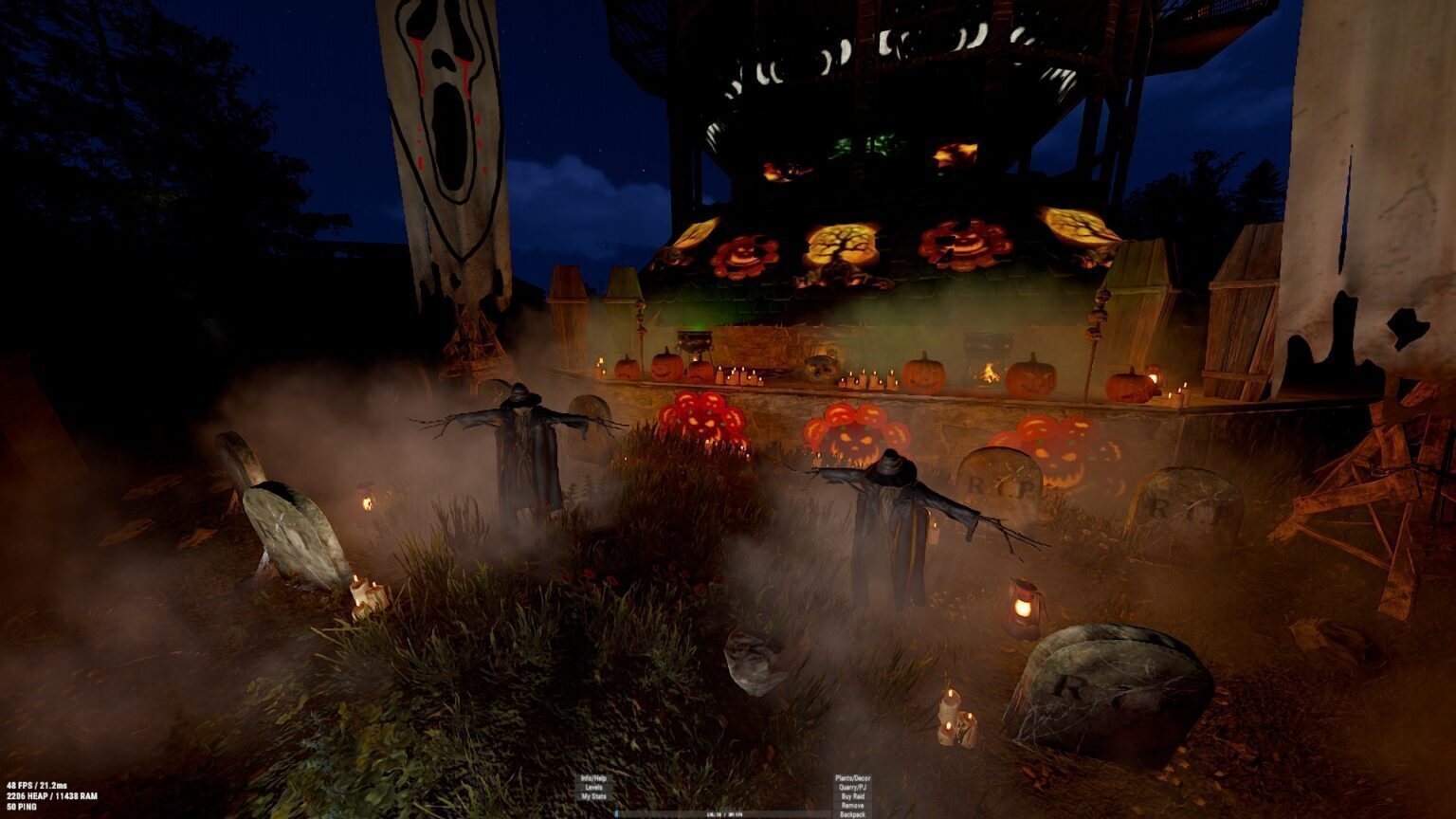The height and width of the screenshot is (819, 1456).
Task: Activate the Remove button
Action: (852, 806)
